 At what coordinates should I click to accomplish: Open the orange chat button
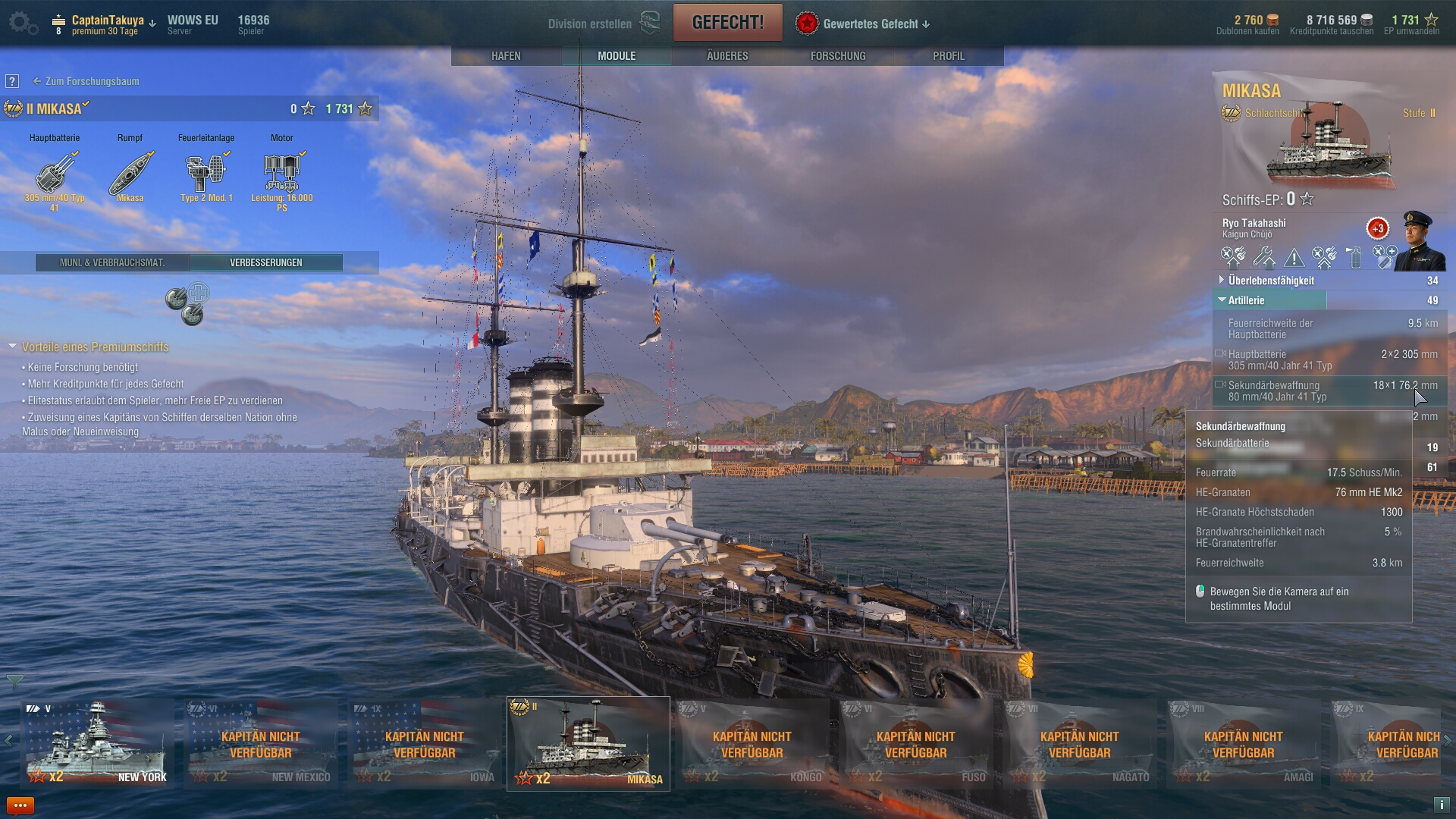pyautogui.click(x=20, y=805)
